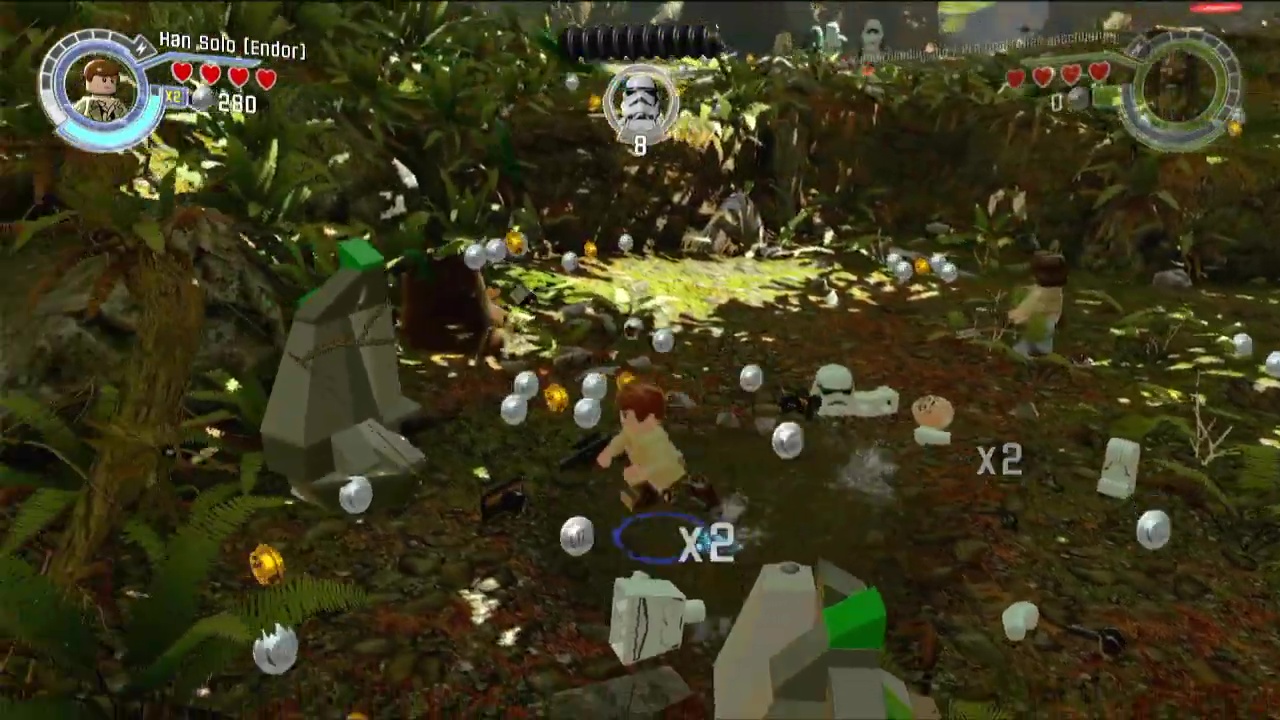Click the stud icon next to the 0 counter
Image resolution: width=1280 pixels, height=720 pixels.
pyautogui.click(x=1077, y=98)
